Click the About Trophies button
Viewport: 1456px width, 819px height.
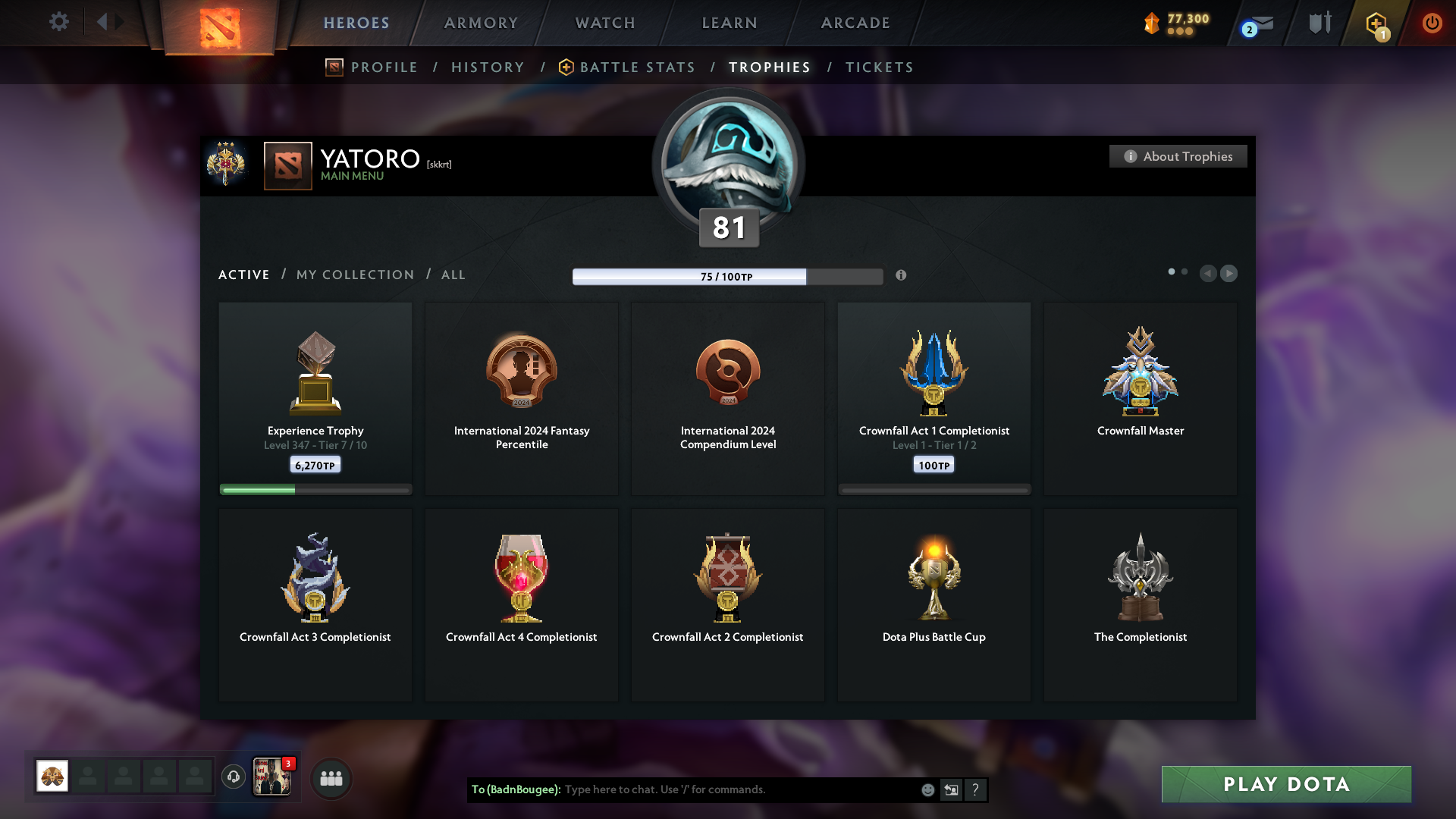1178,156
